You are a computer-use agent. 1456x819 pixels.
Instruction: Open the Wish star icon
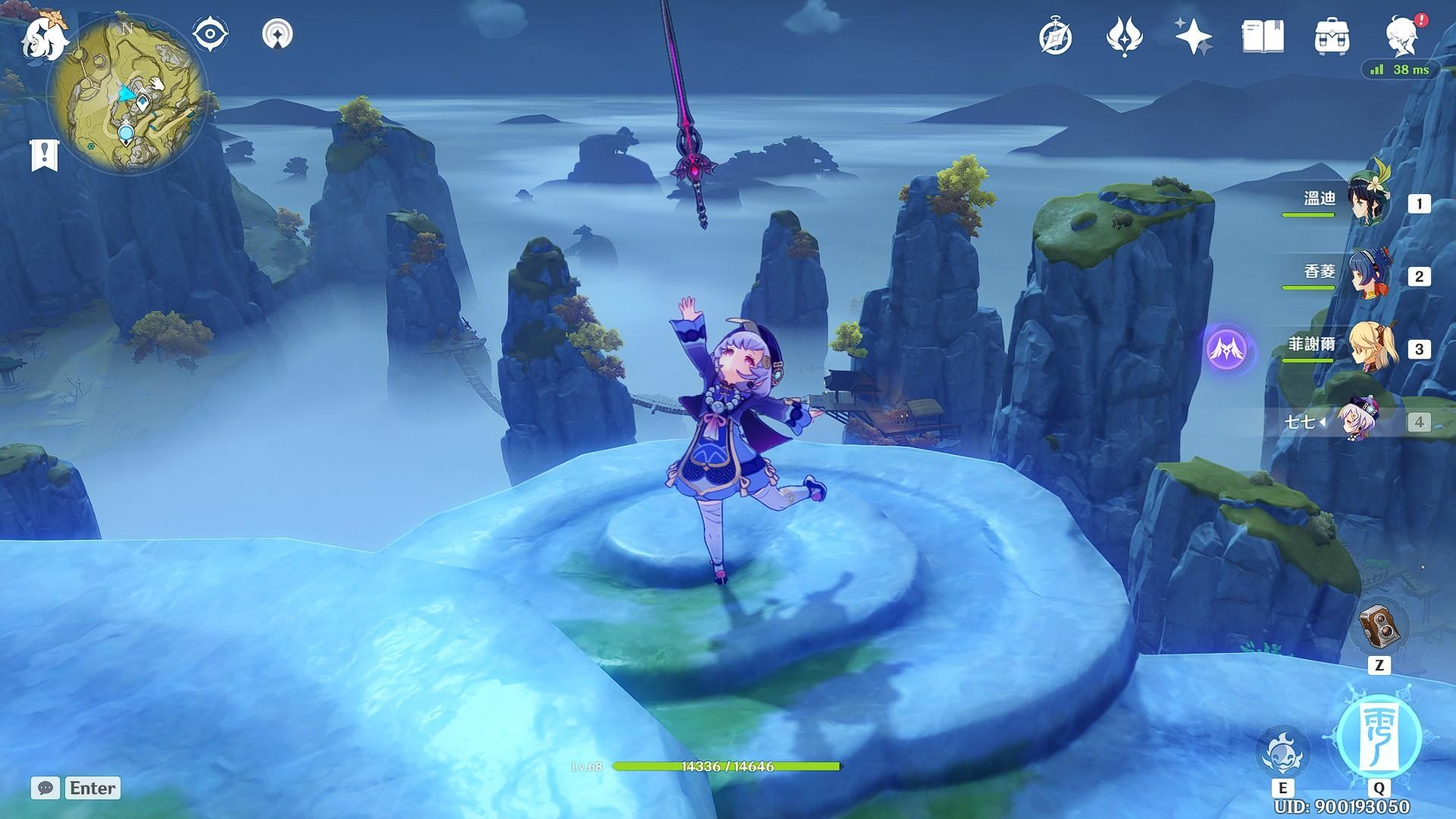coord(1193,36)
